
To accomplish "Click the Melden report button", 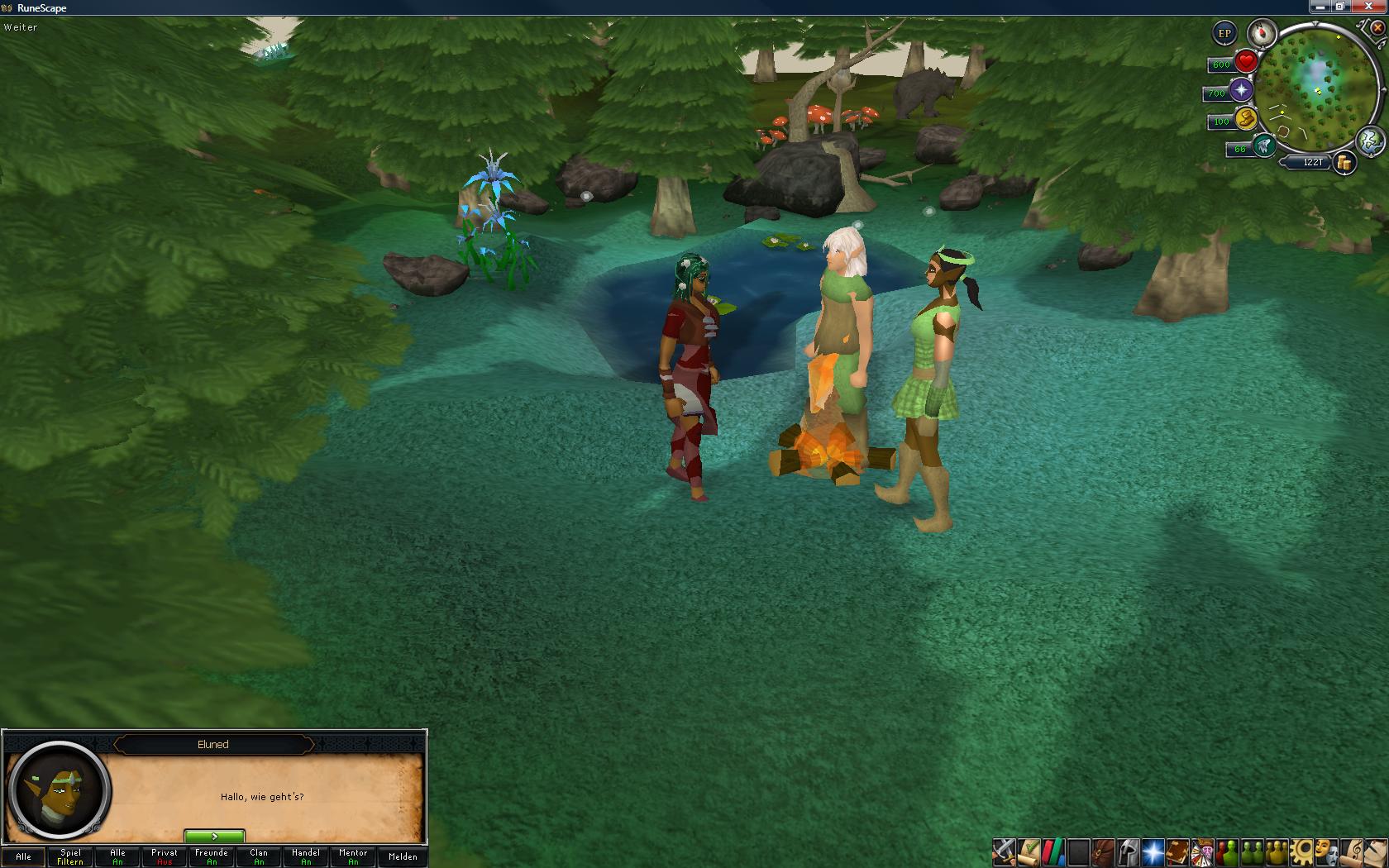I will [x=403, y=856].
